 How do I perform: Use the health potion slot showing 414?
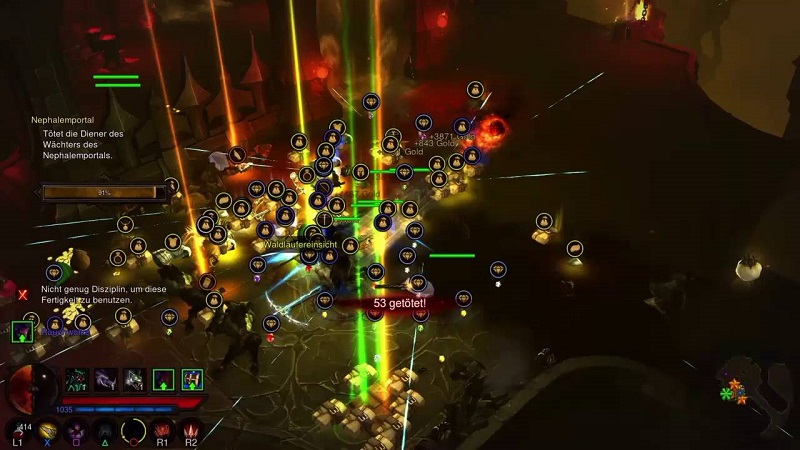click(18, 428)
